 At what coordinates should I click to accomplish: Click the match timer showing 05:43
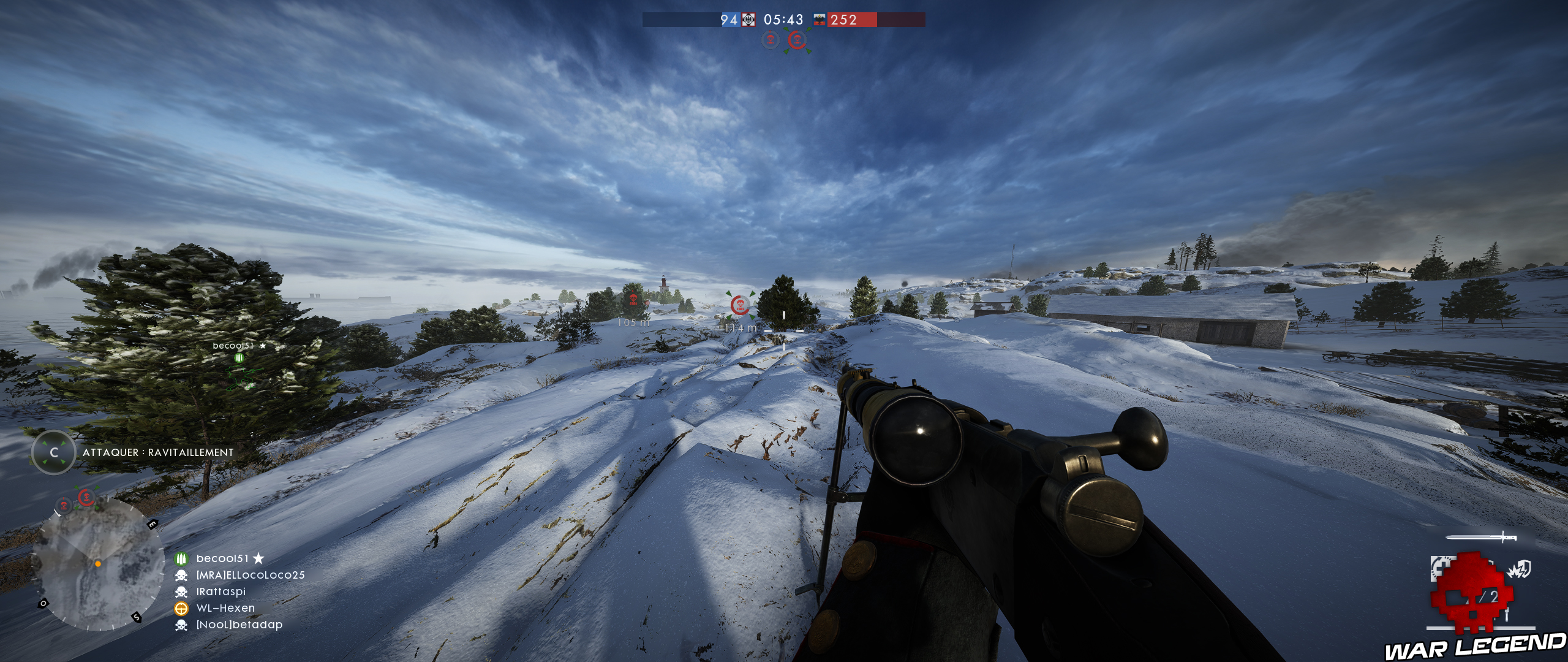pos(783,19)
